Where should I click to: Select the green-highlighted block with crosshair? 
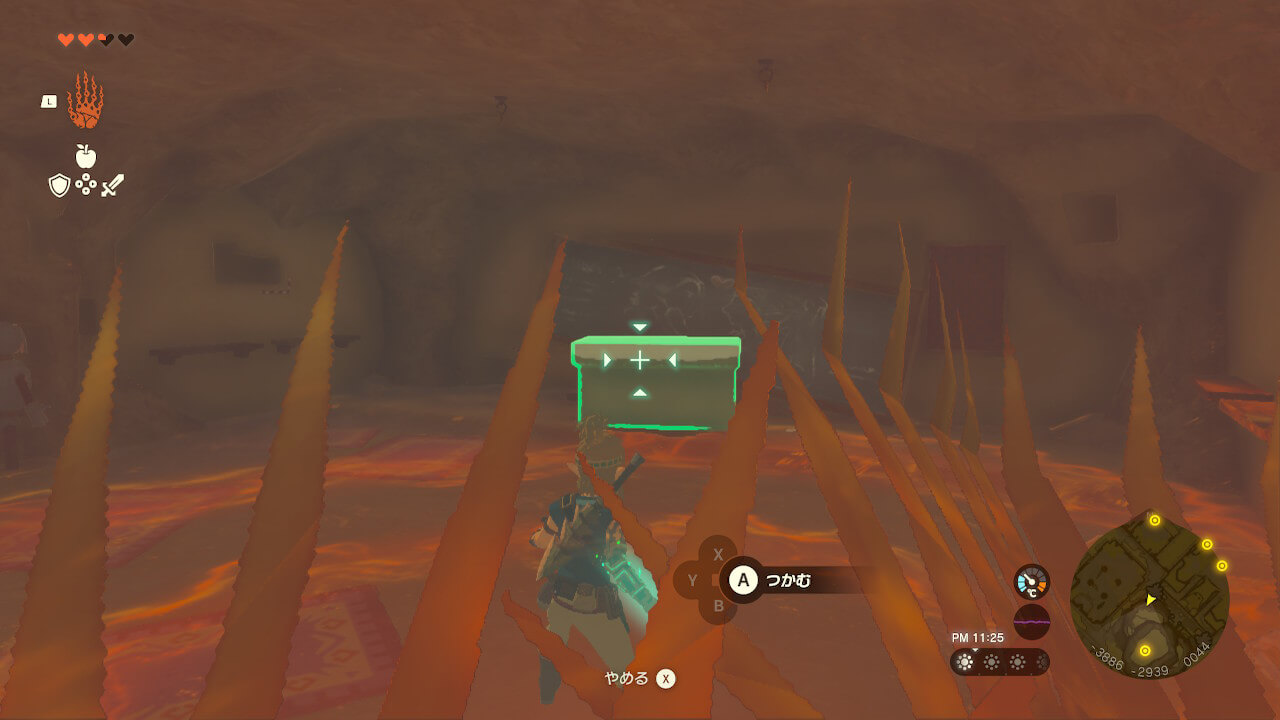(x=655, y=382)
